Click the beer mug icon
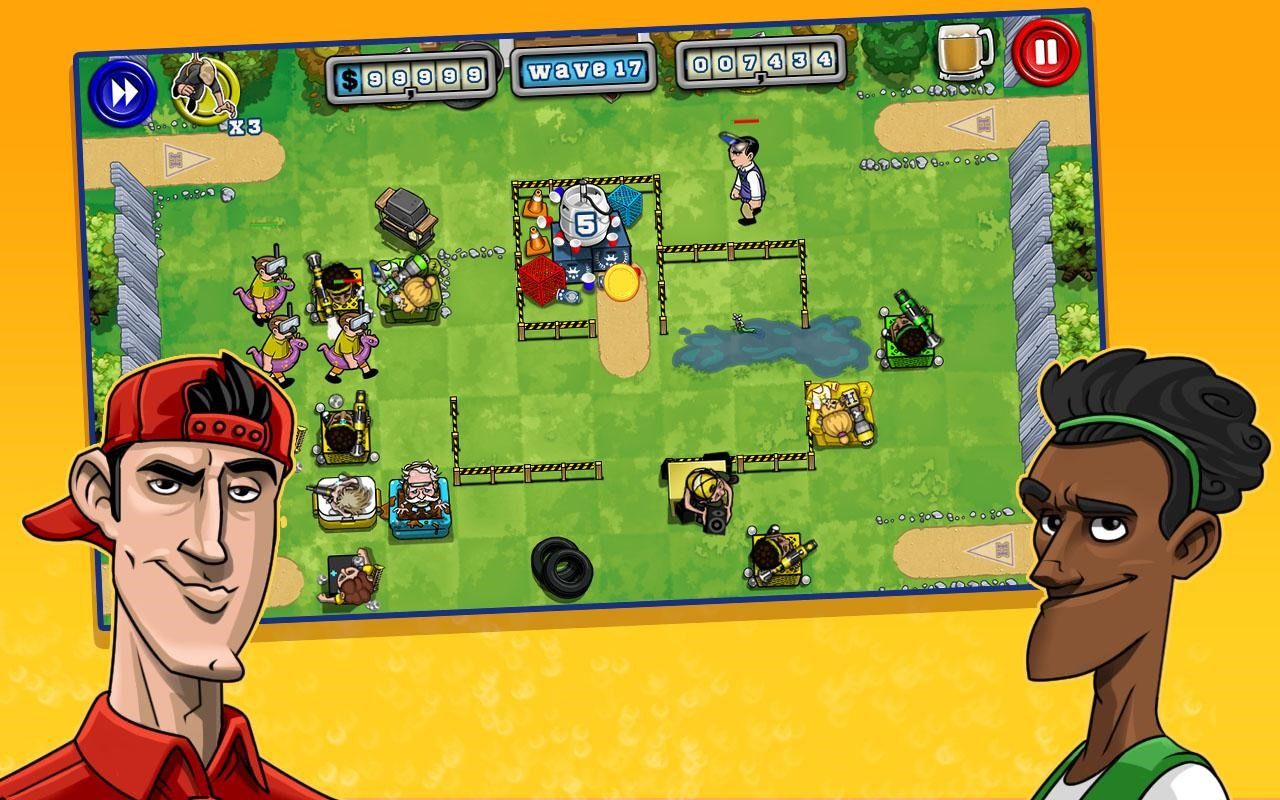 (x=962, y=52)
